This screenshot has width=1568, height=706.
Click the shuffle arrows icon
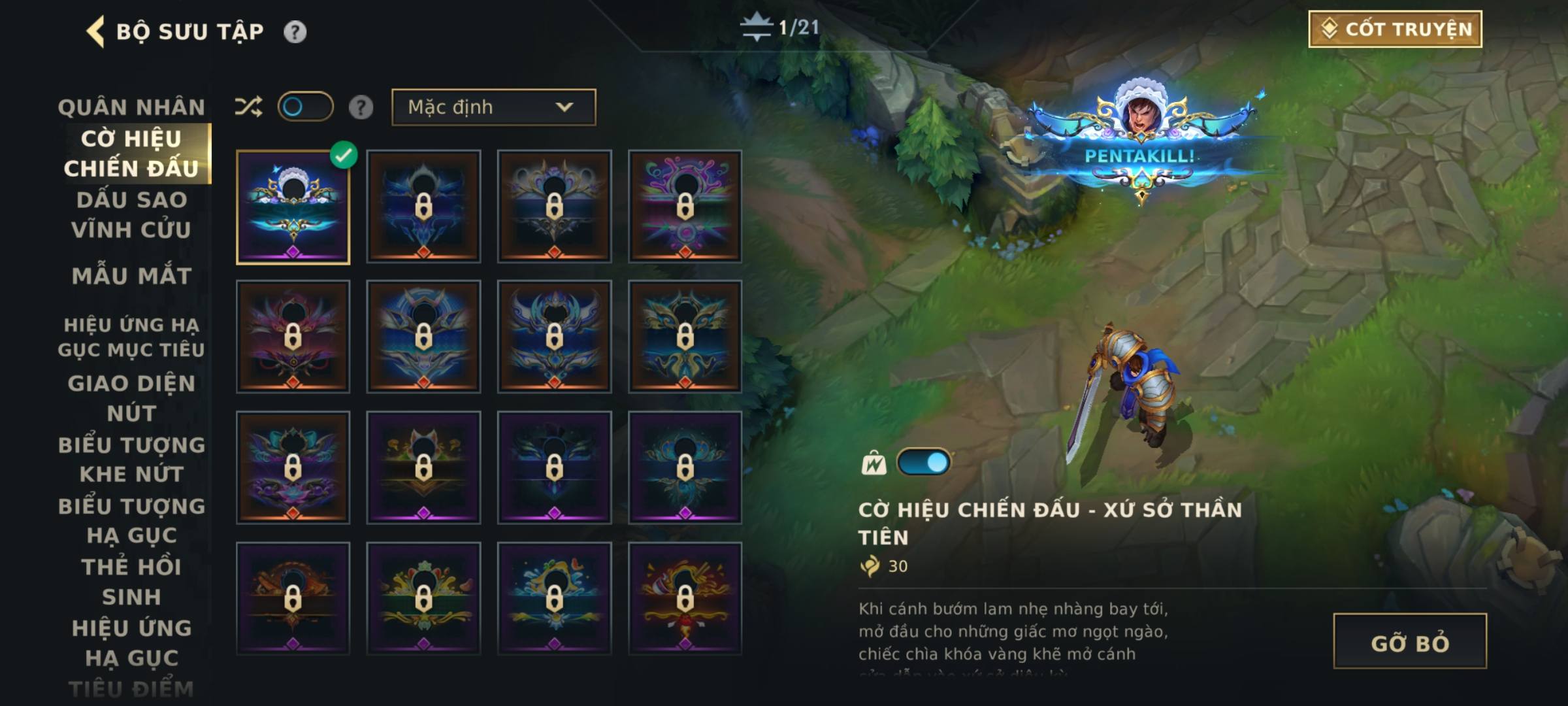tap(248, 107)
